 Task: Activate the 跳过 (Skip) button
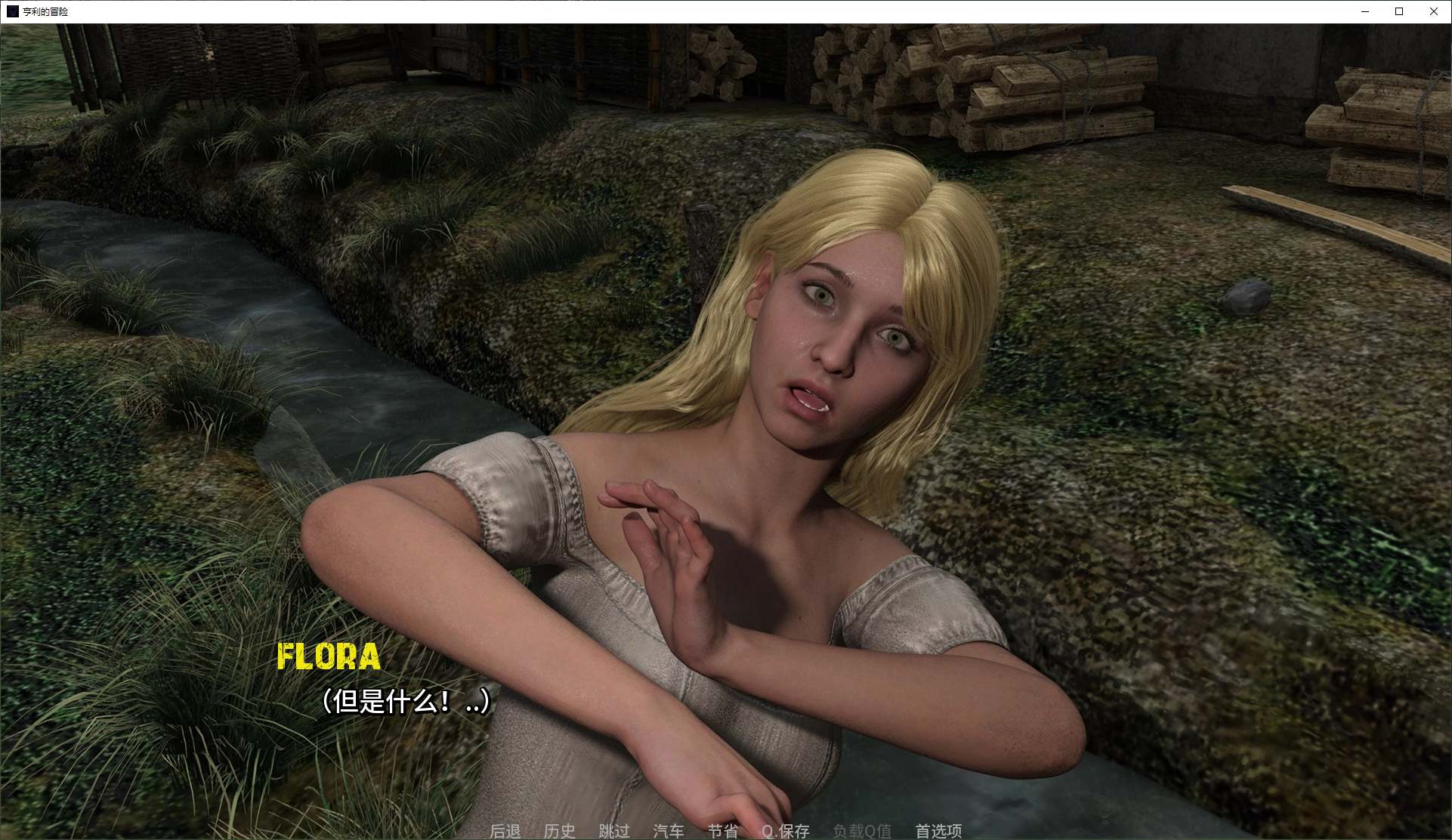[x=613, y=830]
